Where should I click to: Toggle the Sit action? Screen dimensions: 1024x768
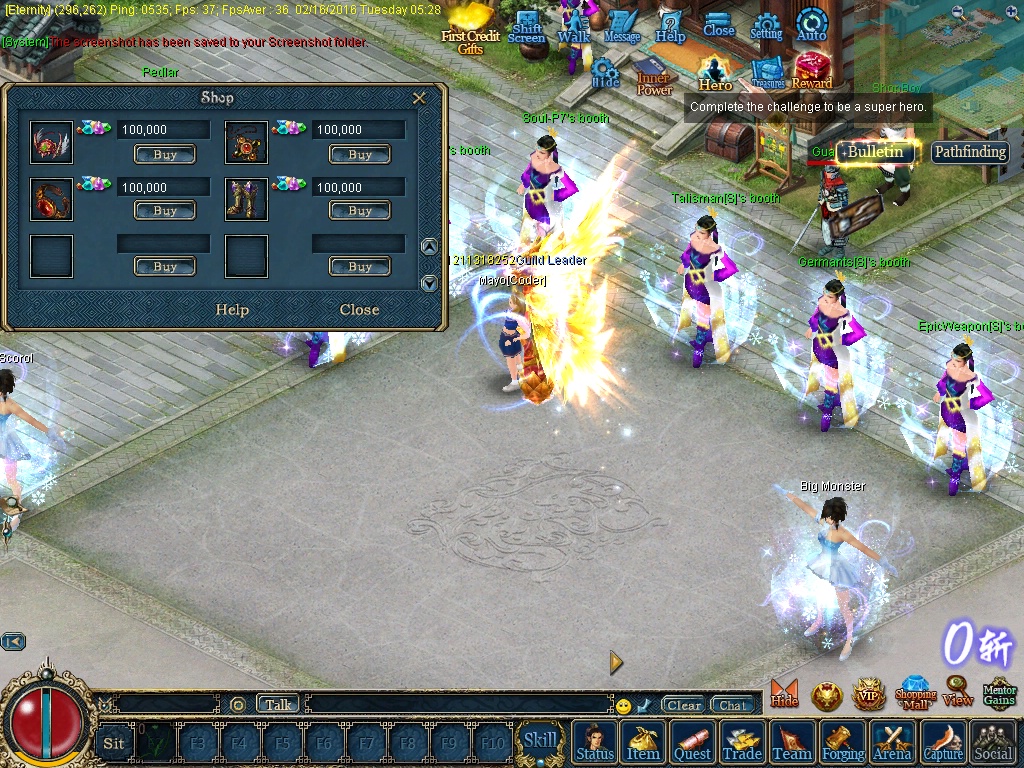[x=114, y=743]
